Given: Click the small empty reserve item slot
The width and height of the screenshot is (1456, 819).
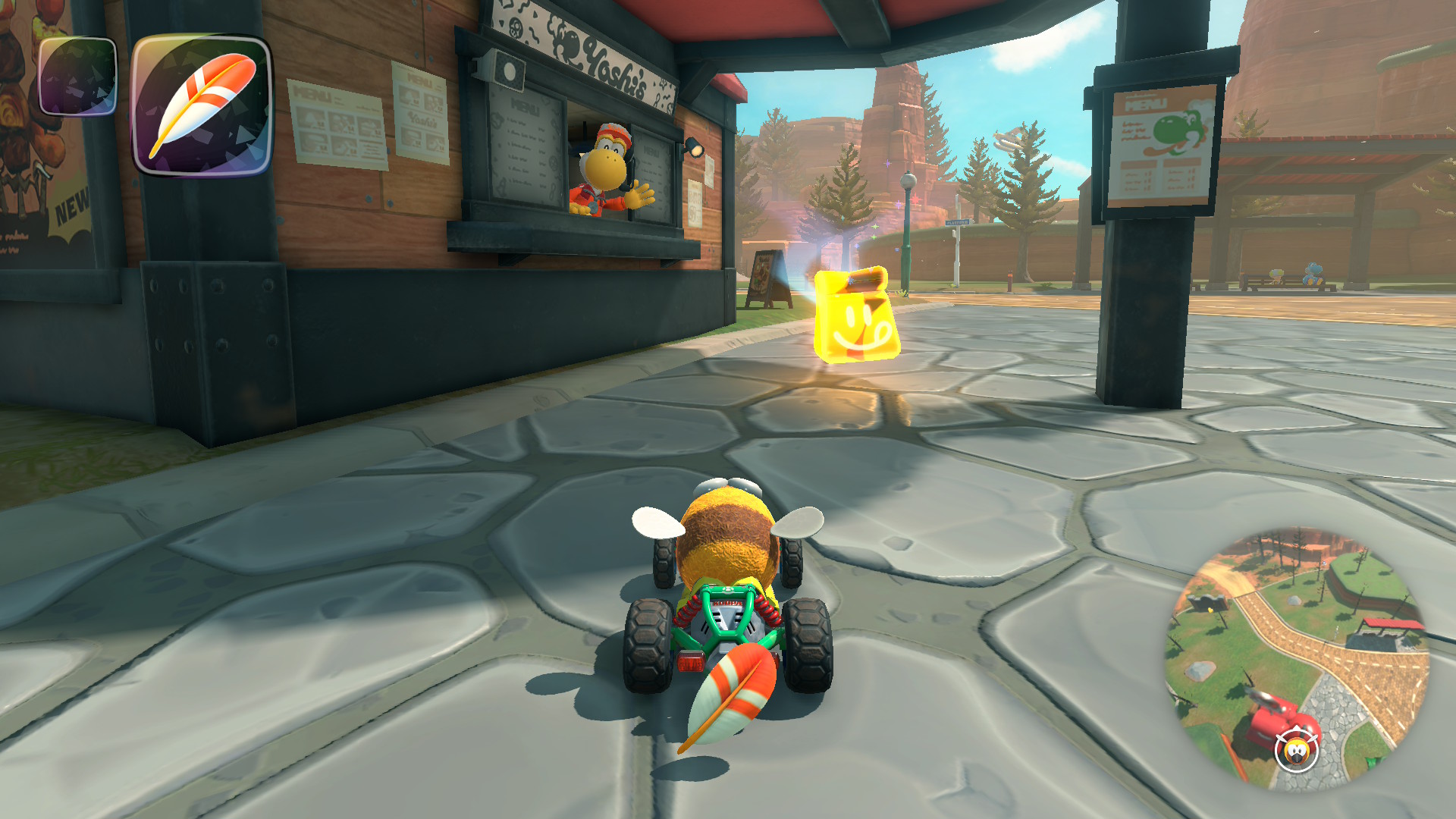Looking at the screenshot, I should pos(77,77).
